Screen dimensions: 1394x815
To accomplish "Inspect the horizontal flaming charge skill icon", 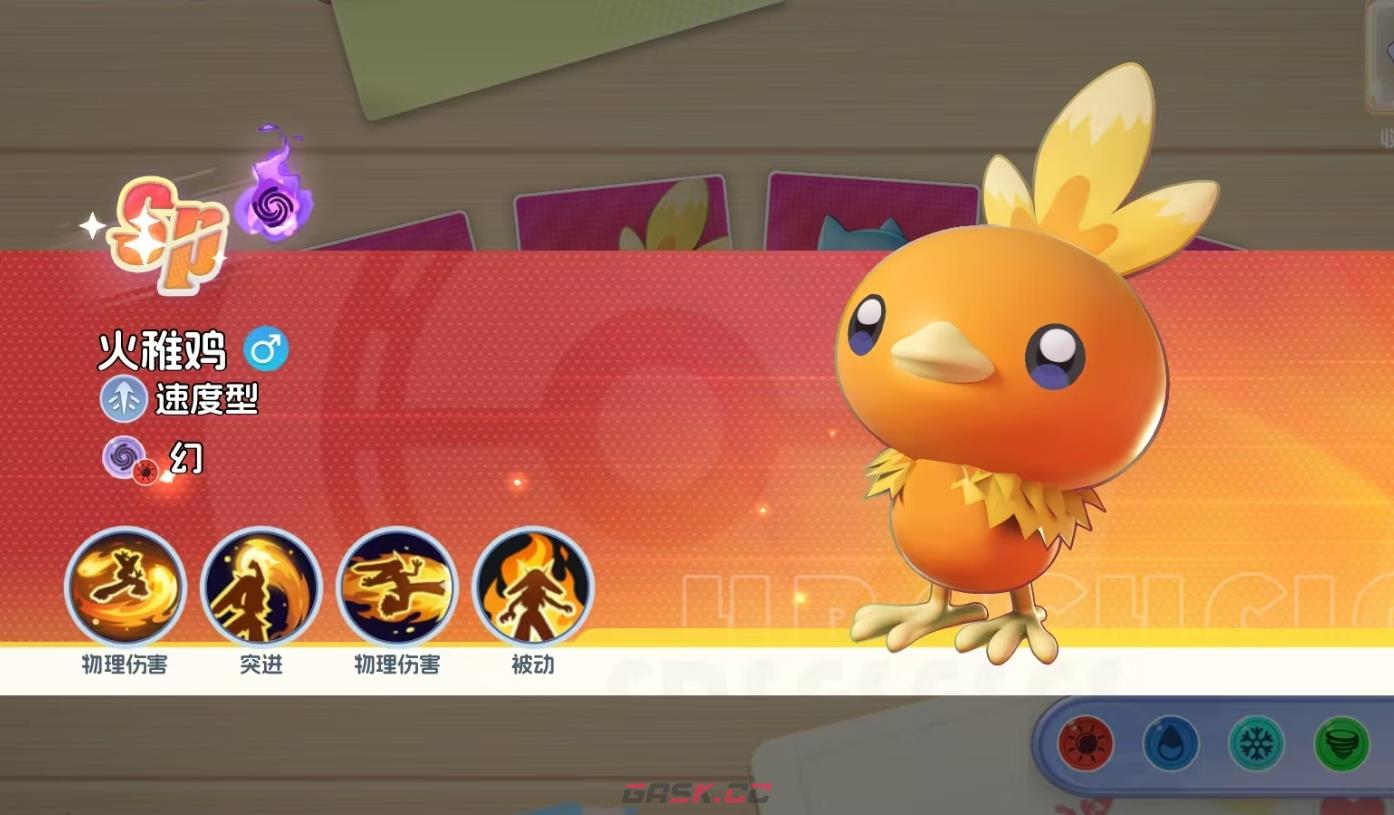I will [x=397, y=587].
